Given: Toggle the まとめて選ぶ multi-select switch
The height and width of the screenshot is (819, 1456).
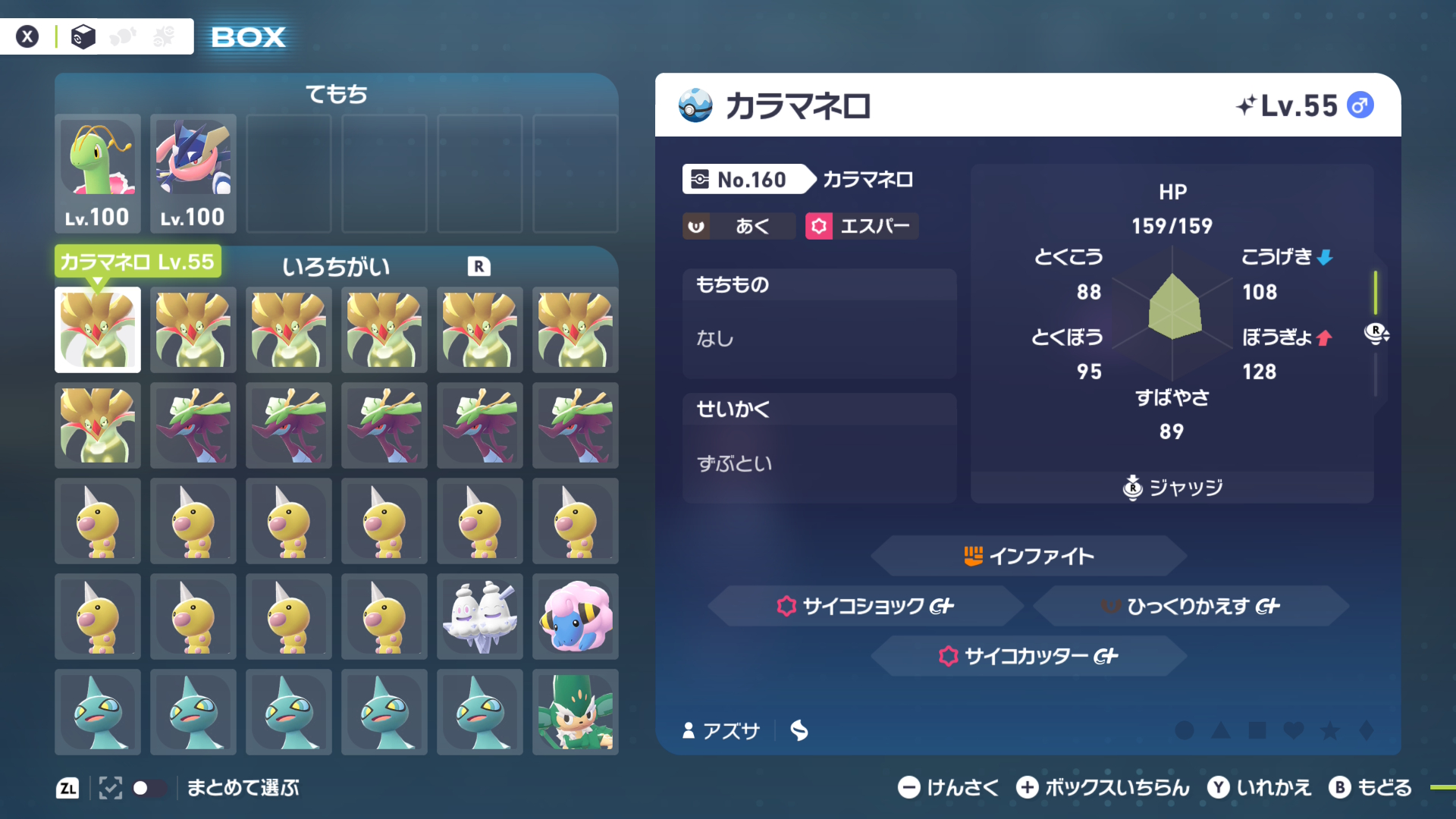Looking at the screenshot, I should (x=149, y=788).
